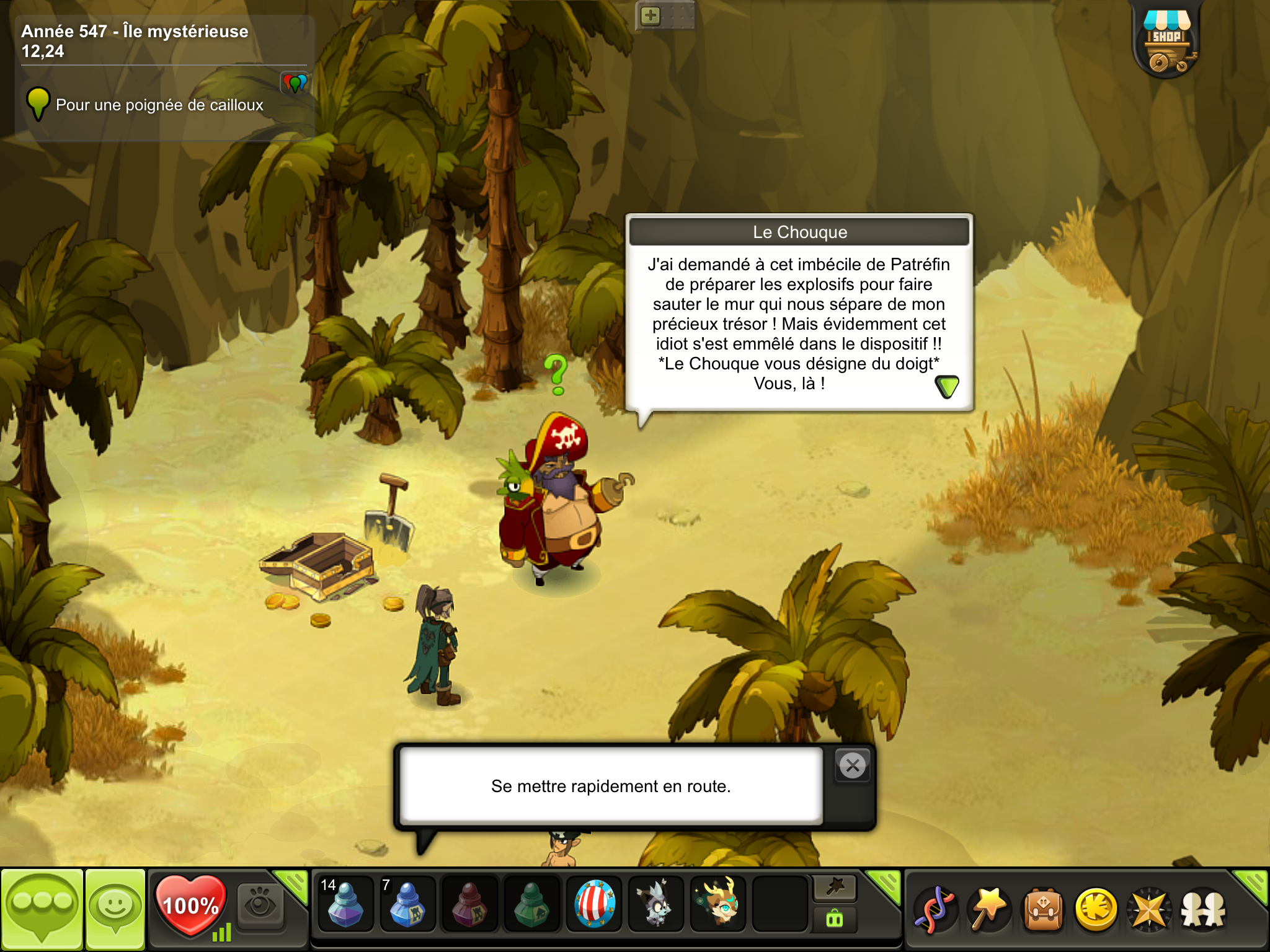The width and height of the screenshot is (1270, 952).
Task: Click the gold kama coin icon
Action: tap(1096, 910)
